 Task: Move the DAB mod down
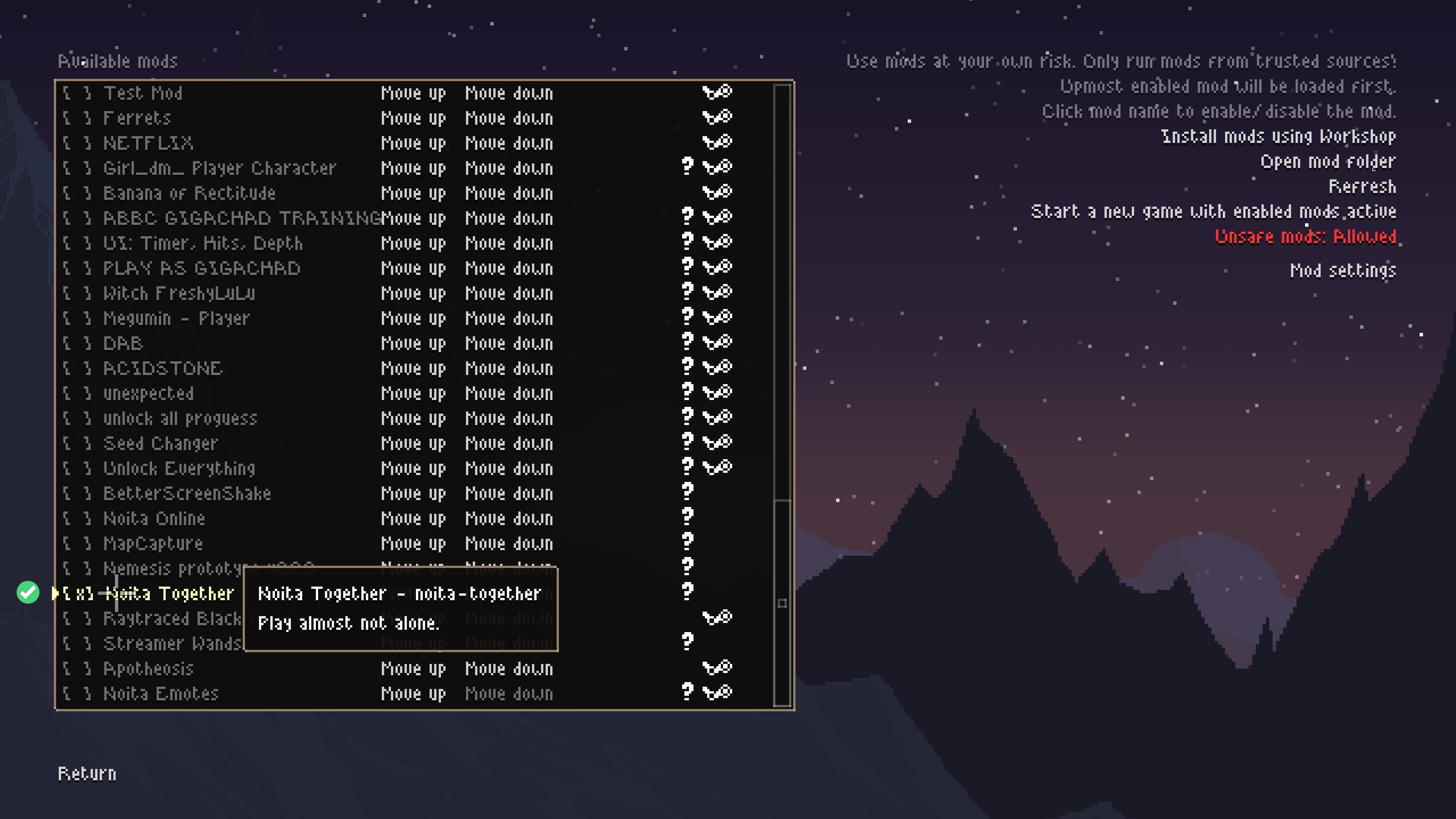[x=509, y=344]
